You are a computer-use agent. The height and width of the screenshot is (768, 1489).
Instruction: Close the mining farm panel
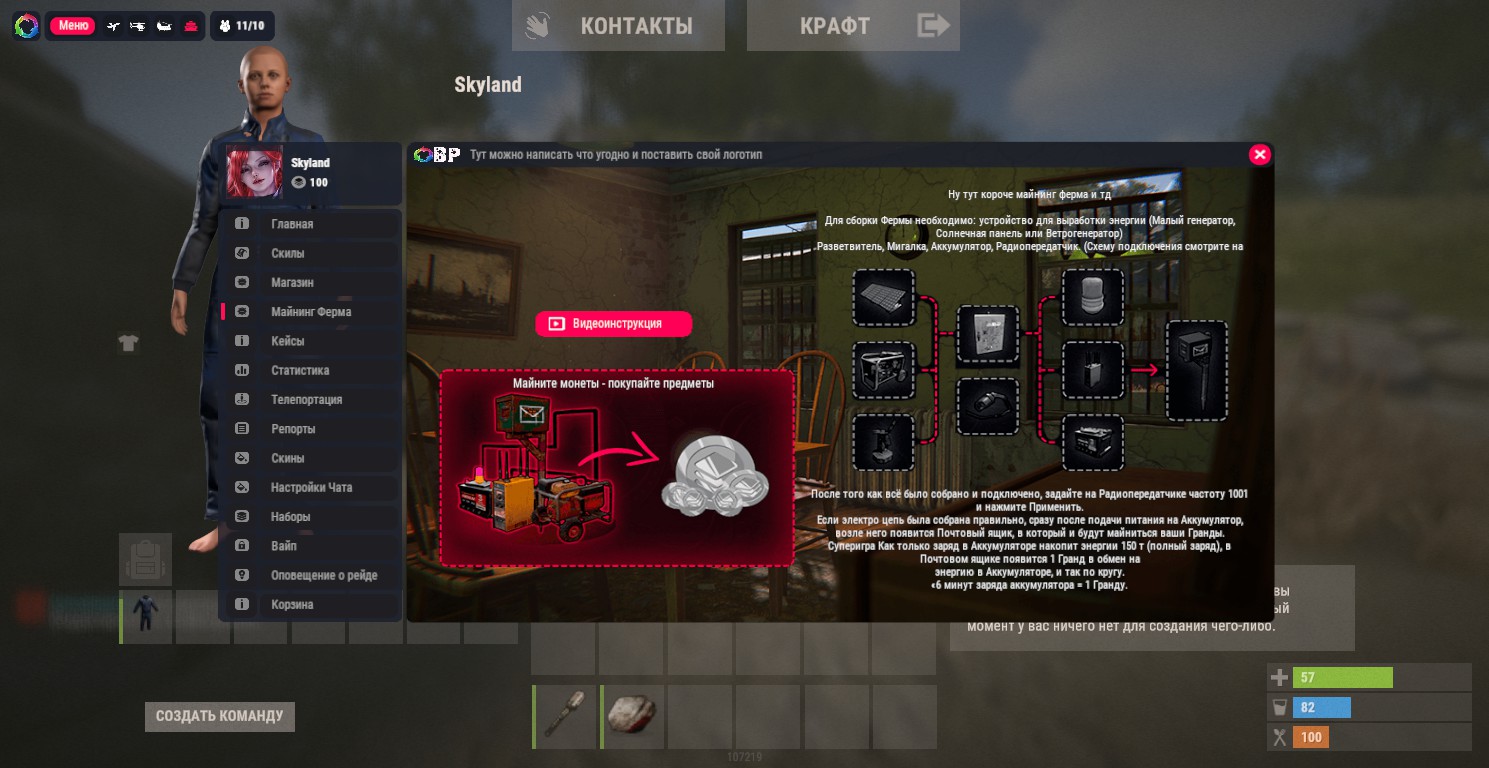pyautogui.click(x=1260, y=154)
